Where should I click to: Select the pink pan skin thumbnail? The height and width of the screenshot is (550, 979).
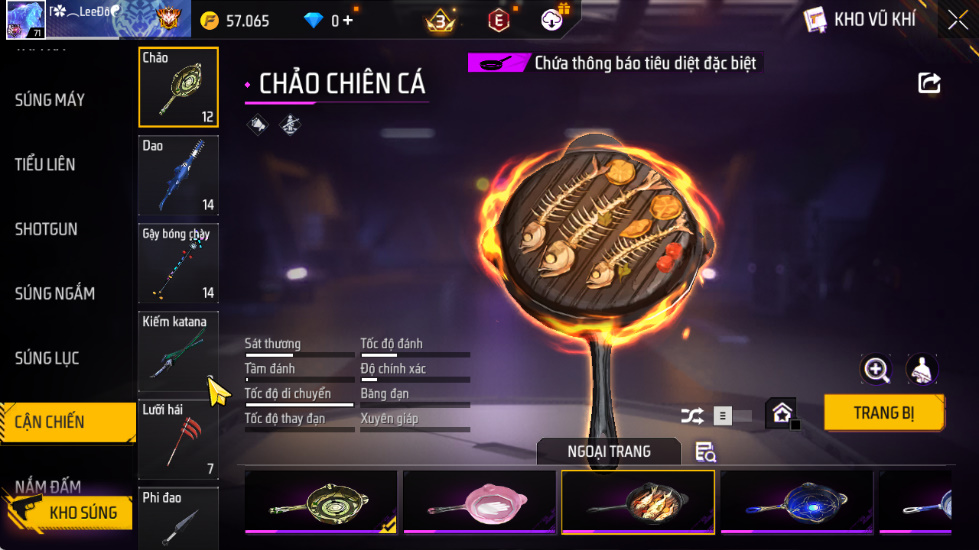[479, 502]
